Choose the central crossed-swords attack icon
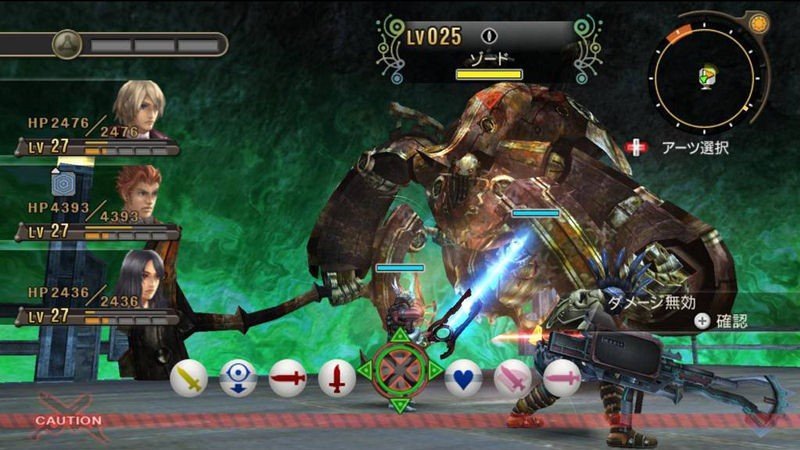Screen dimensions: 800x450 point(400,371)
